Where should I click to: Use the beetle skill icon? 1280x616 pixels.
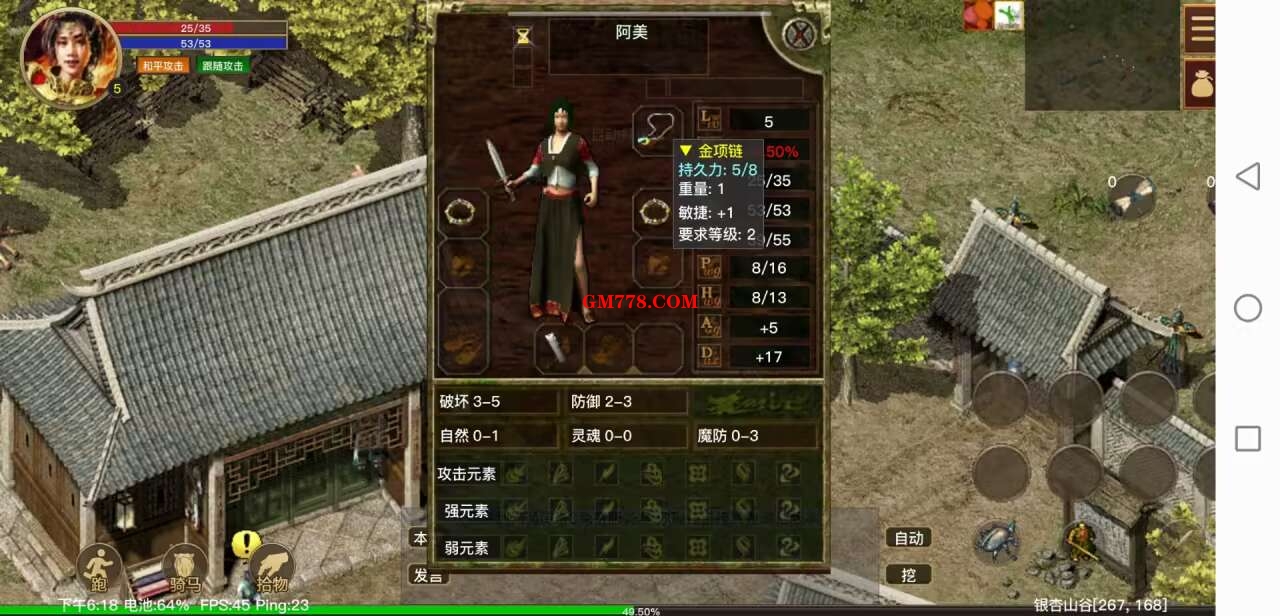coord(996,542)
